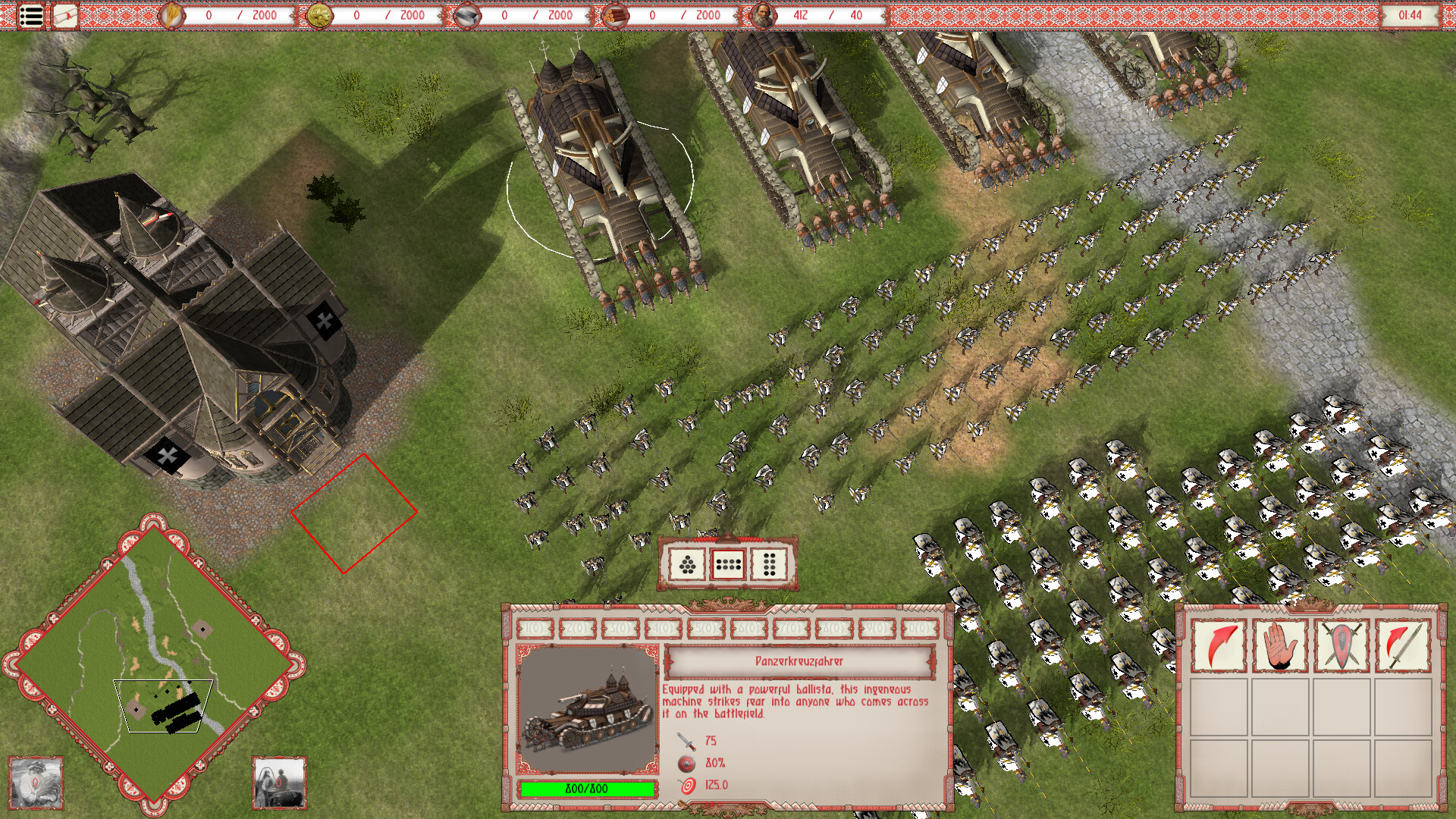
Task: Select control group tab 5(0)
Action: click(x=705, y=628)
